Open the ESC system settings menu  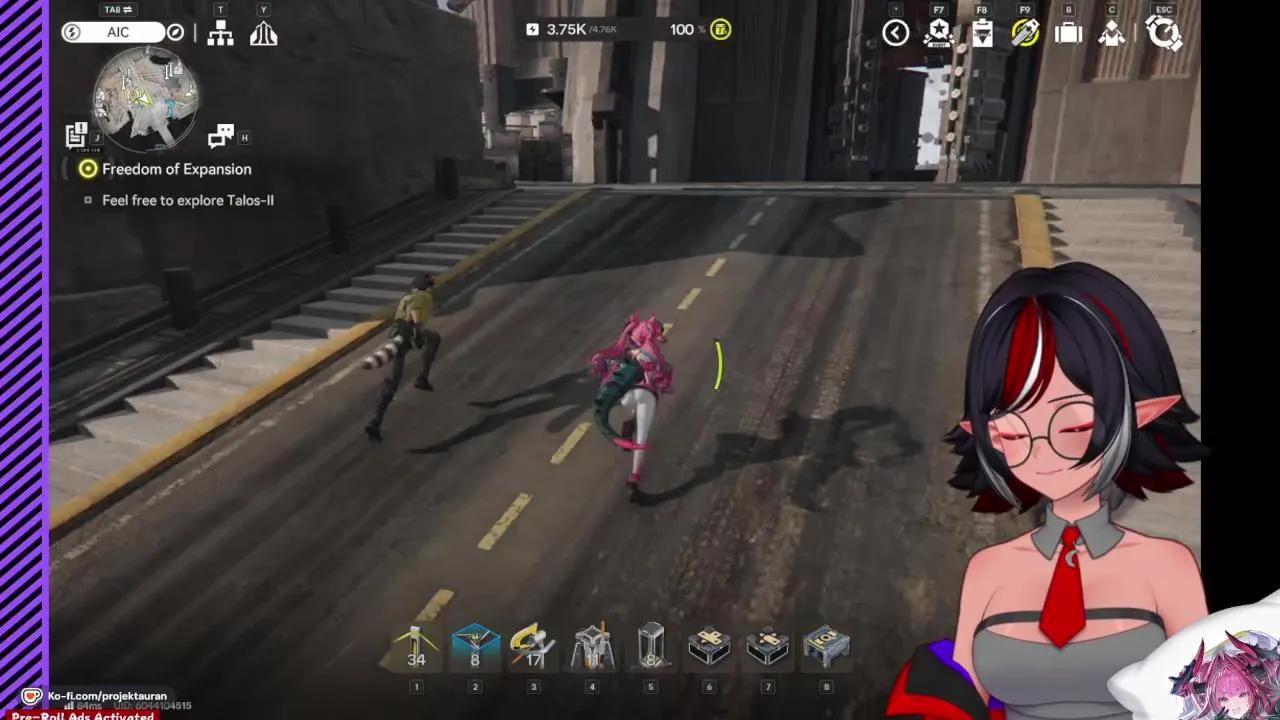coord(1163,33)
